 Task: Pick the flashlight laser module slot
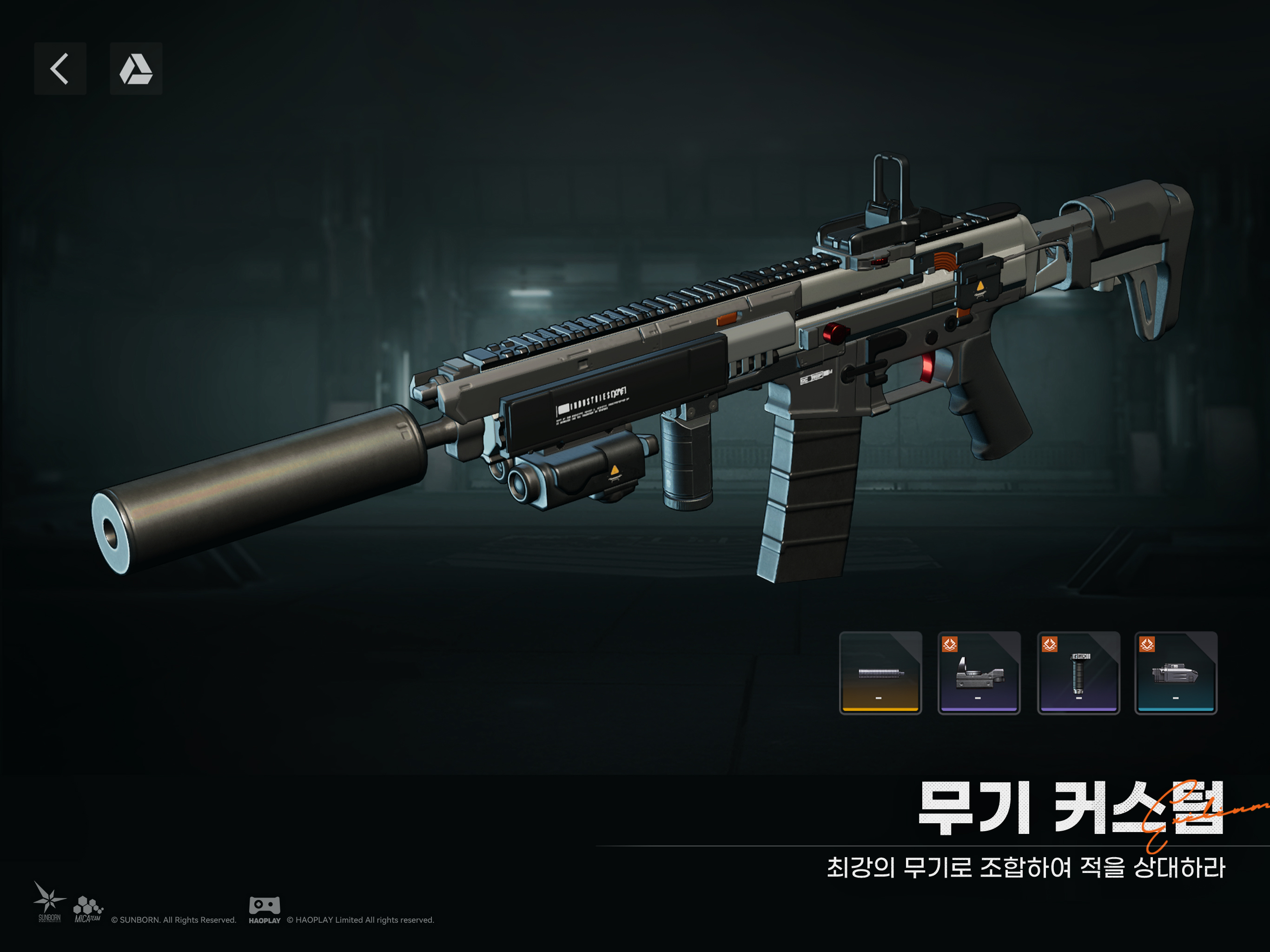(1176, 673)
